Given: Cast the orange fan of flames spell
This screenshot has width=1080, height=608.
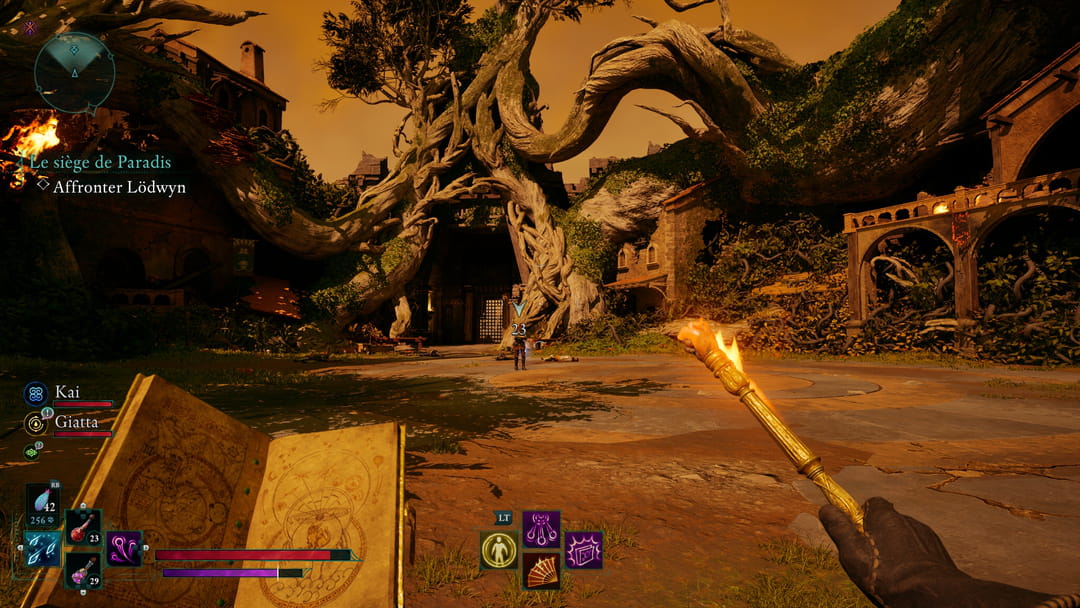Looking at the screenshot, I should coord(541,571).
